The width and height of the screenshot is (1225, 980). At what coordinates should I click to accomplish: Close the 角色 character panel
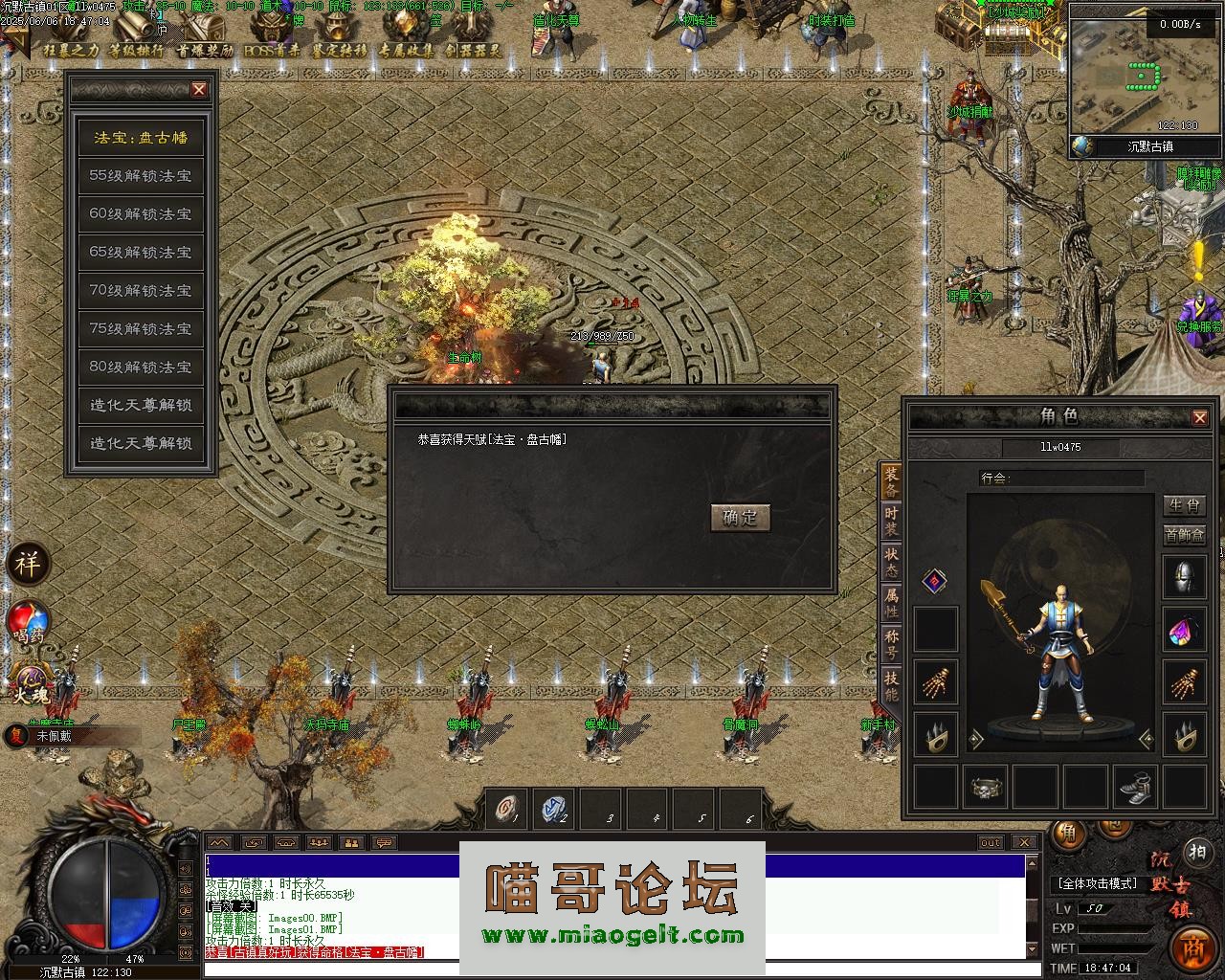point(1199,417)
